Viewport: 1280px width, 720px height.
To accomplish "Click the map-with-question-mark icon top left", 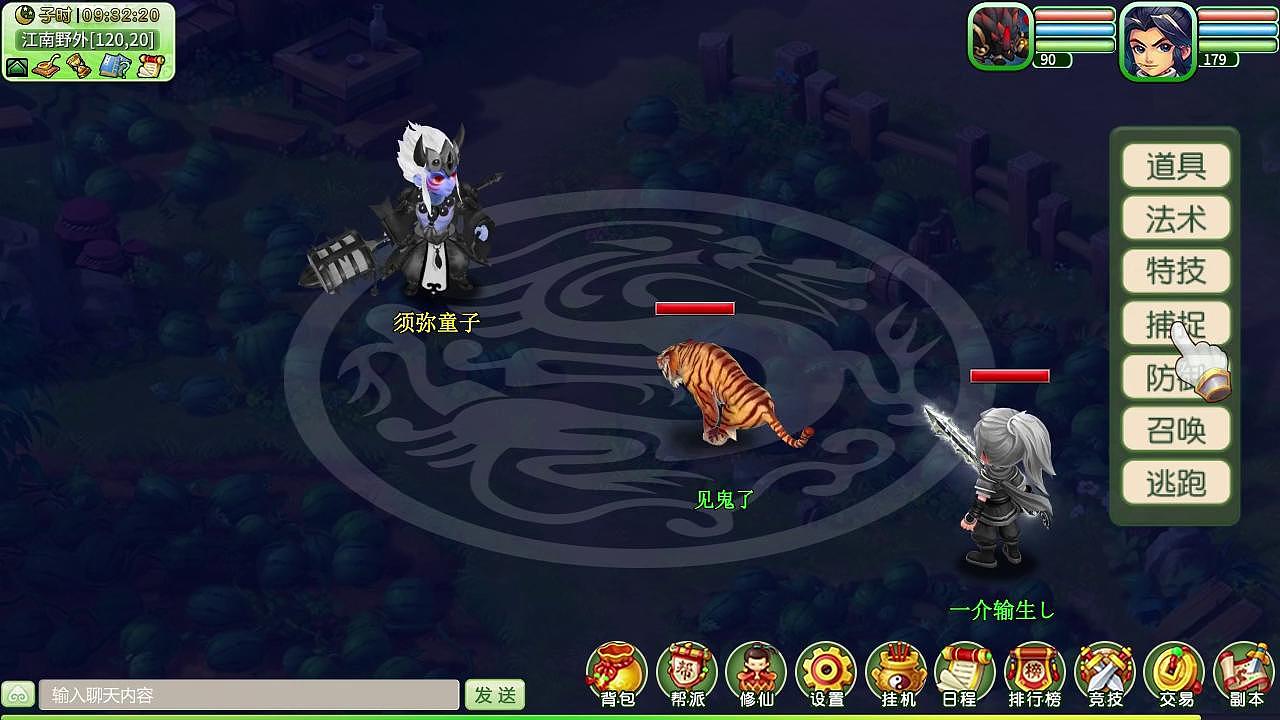I will 114,67.
